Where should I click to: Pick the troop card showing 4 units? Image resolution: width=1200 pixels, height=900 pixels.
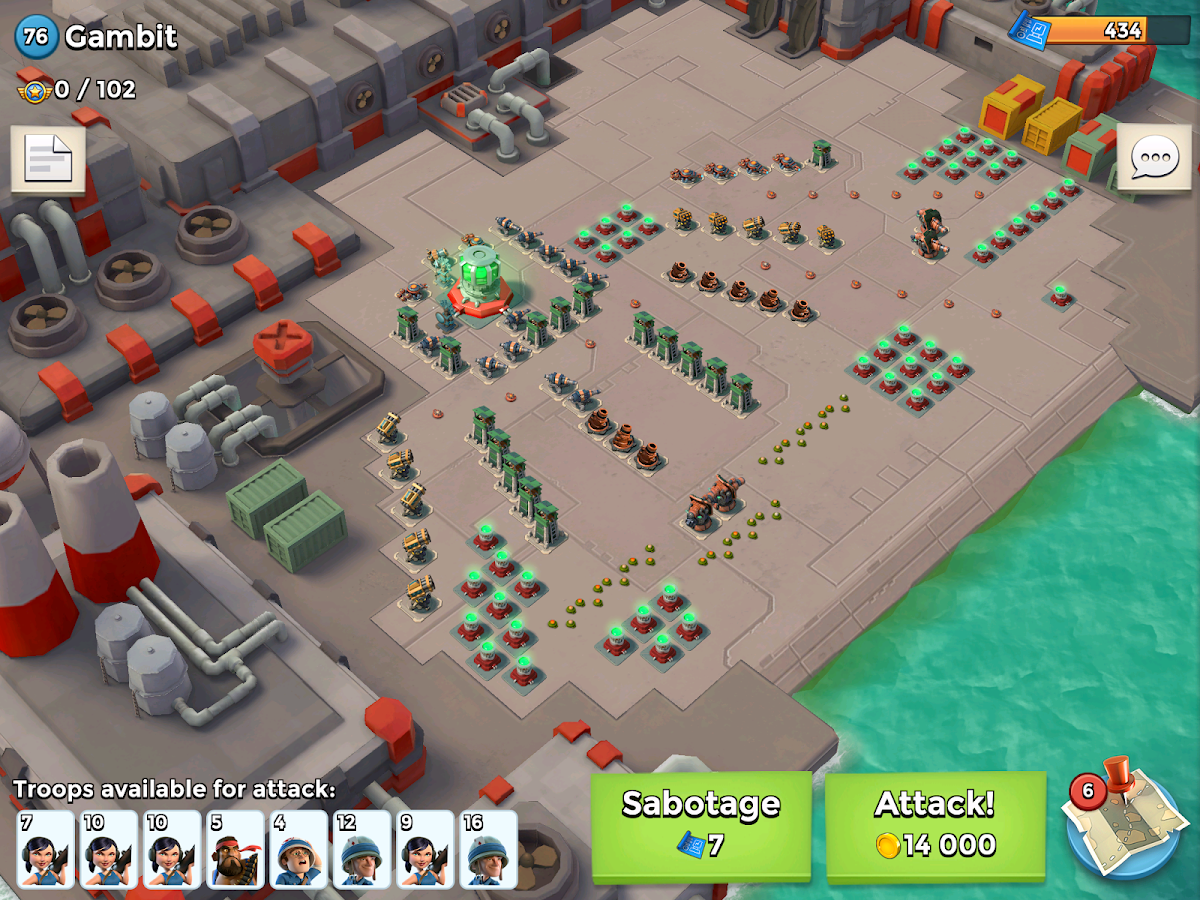[299, 849]
